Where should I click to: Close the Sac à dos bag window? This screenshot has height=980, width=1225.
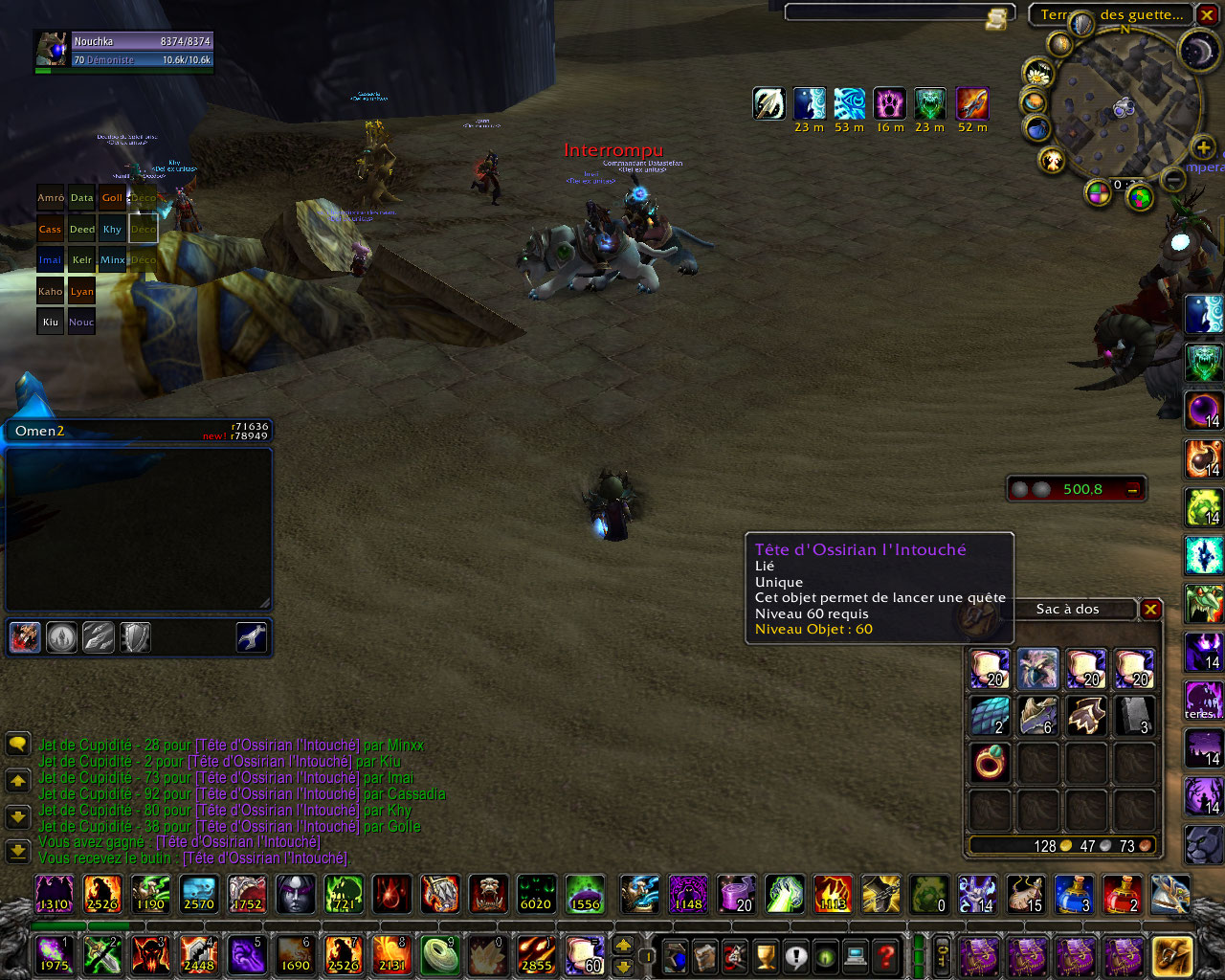click(1150, 610)
